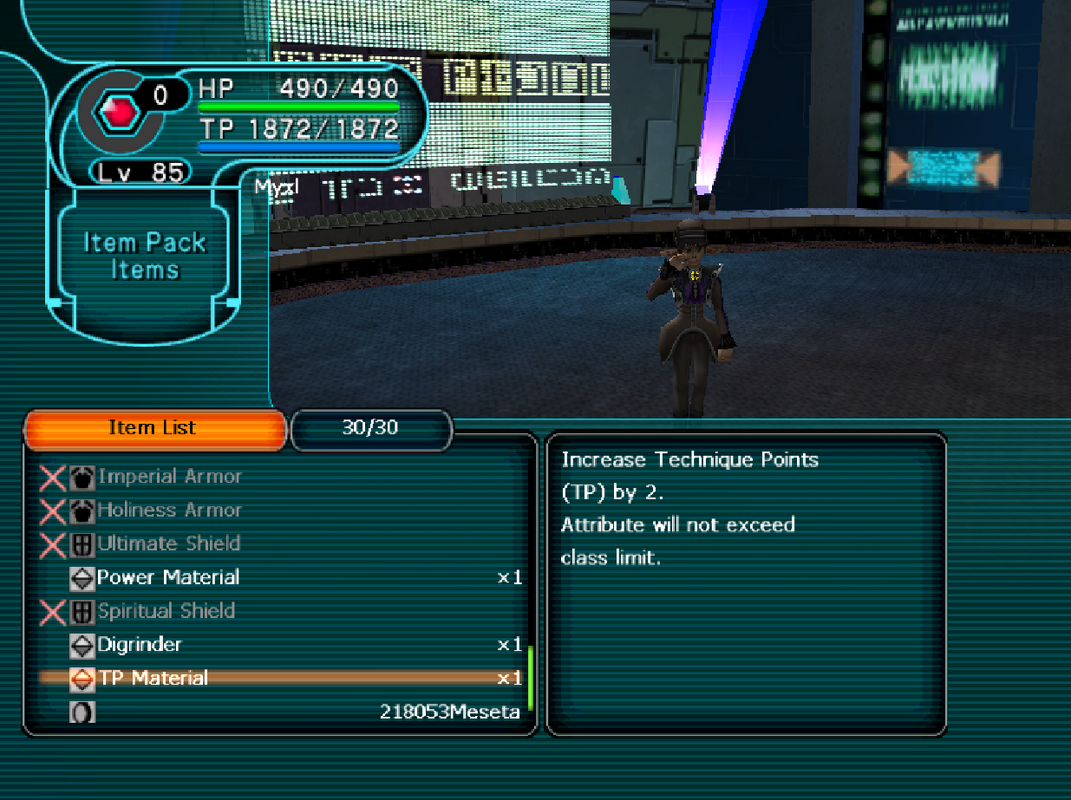Screen dimensions: 1071x800
Task: Use the highlighted TP Material entry
Action: 152,678
